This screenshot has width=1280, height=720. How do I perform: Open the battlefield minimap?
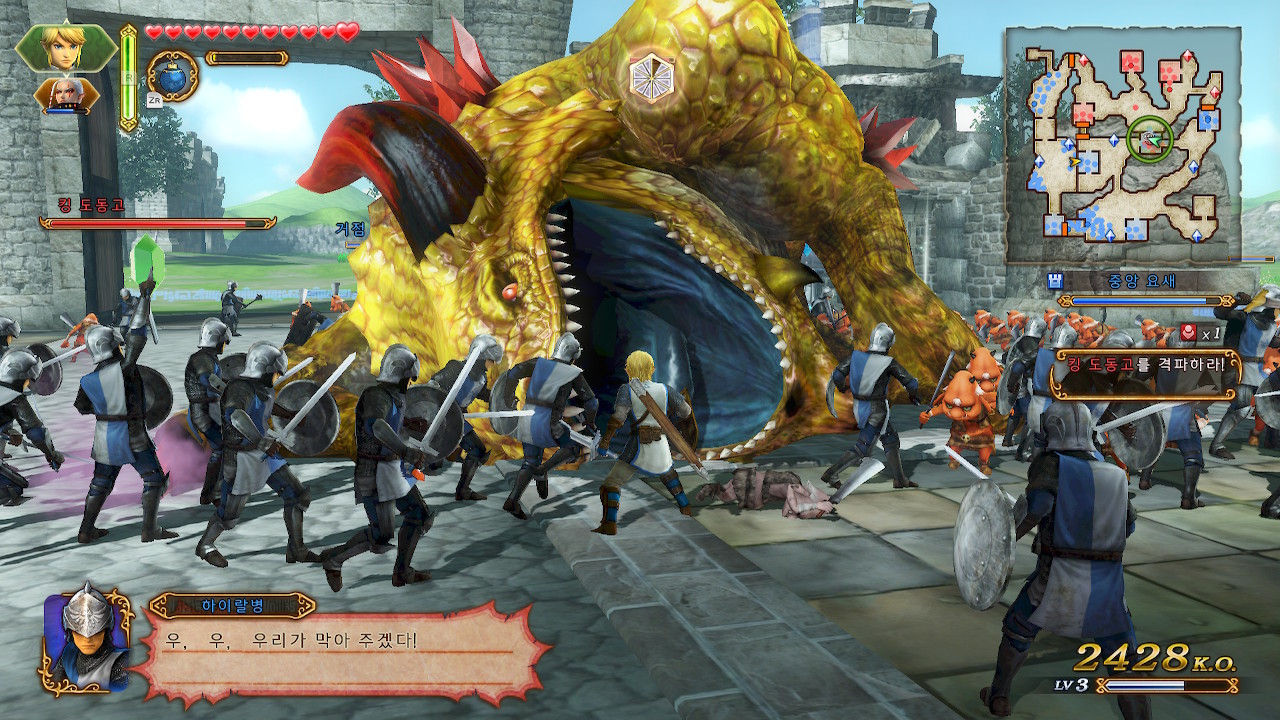(1122, 145)
